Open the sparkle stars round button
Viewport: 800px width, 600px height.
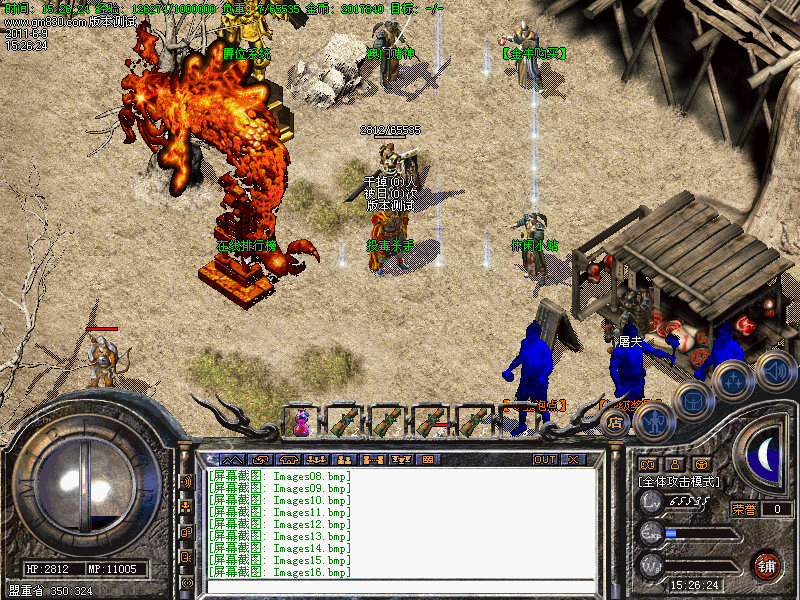click(733, 381)
